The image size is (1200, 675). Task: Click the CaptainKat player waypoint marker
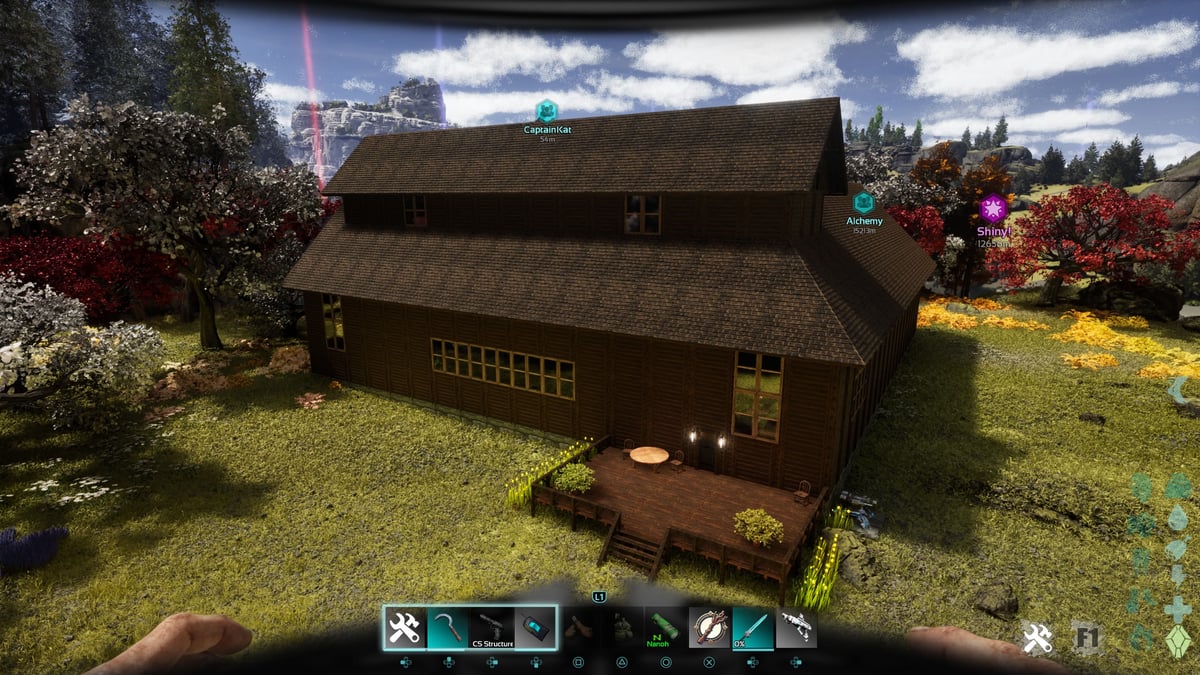point(546,111)
